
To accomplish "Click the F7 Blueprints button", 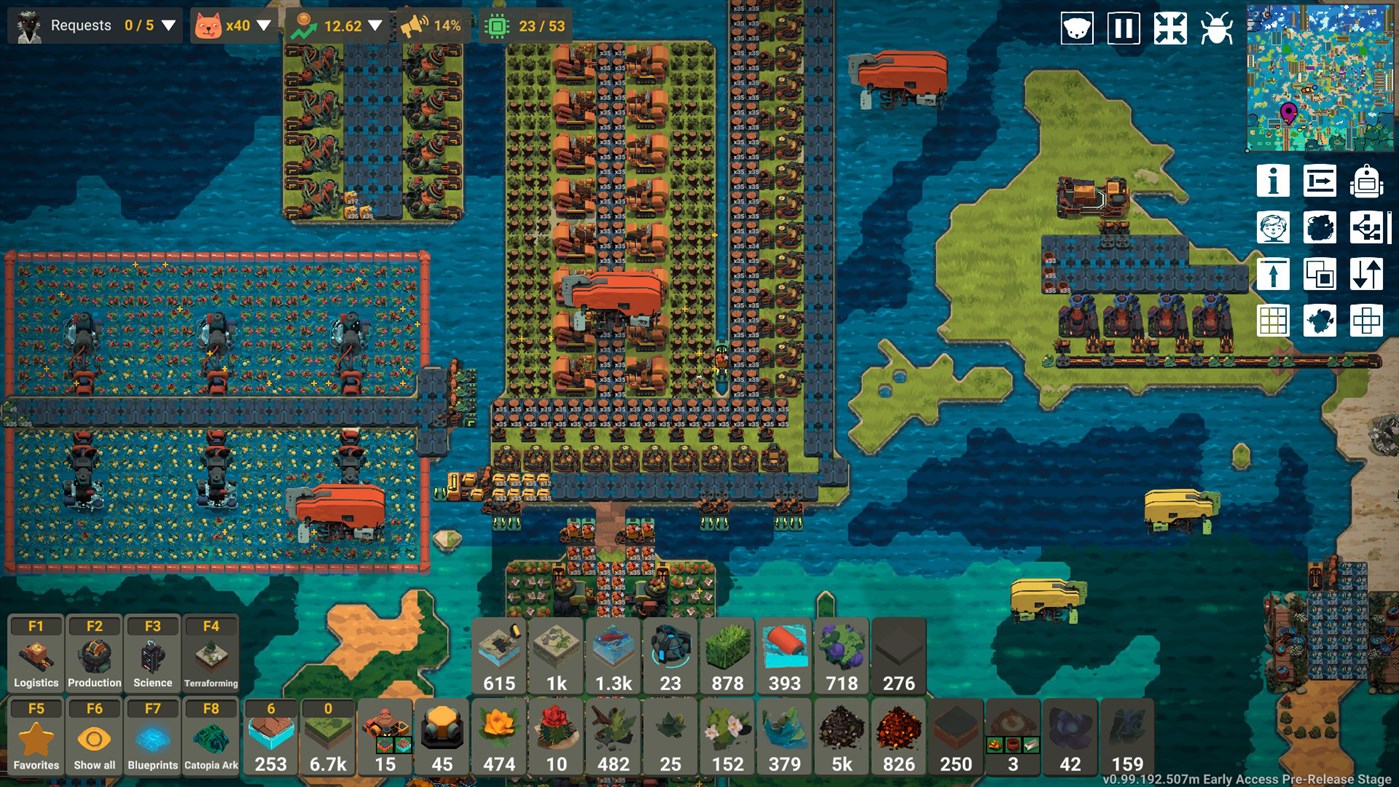I will point(152,734).
